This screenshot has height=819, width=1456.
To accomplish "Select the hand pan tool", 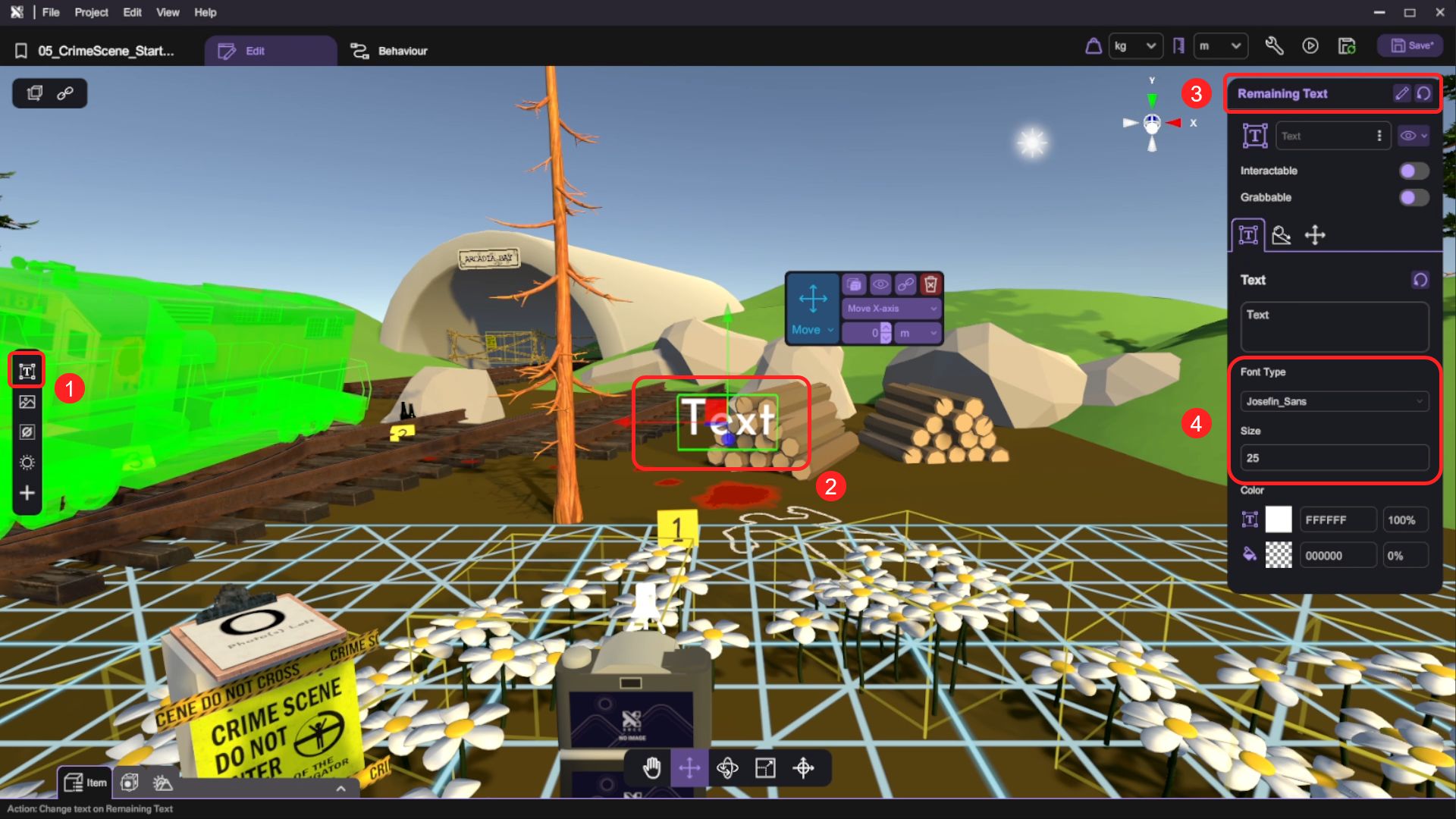I will pyautogui.click(x=651, y=768).
